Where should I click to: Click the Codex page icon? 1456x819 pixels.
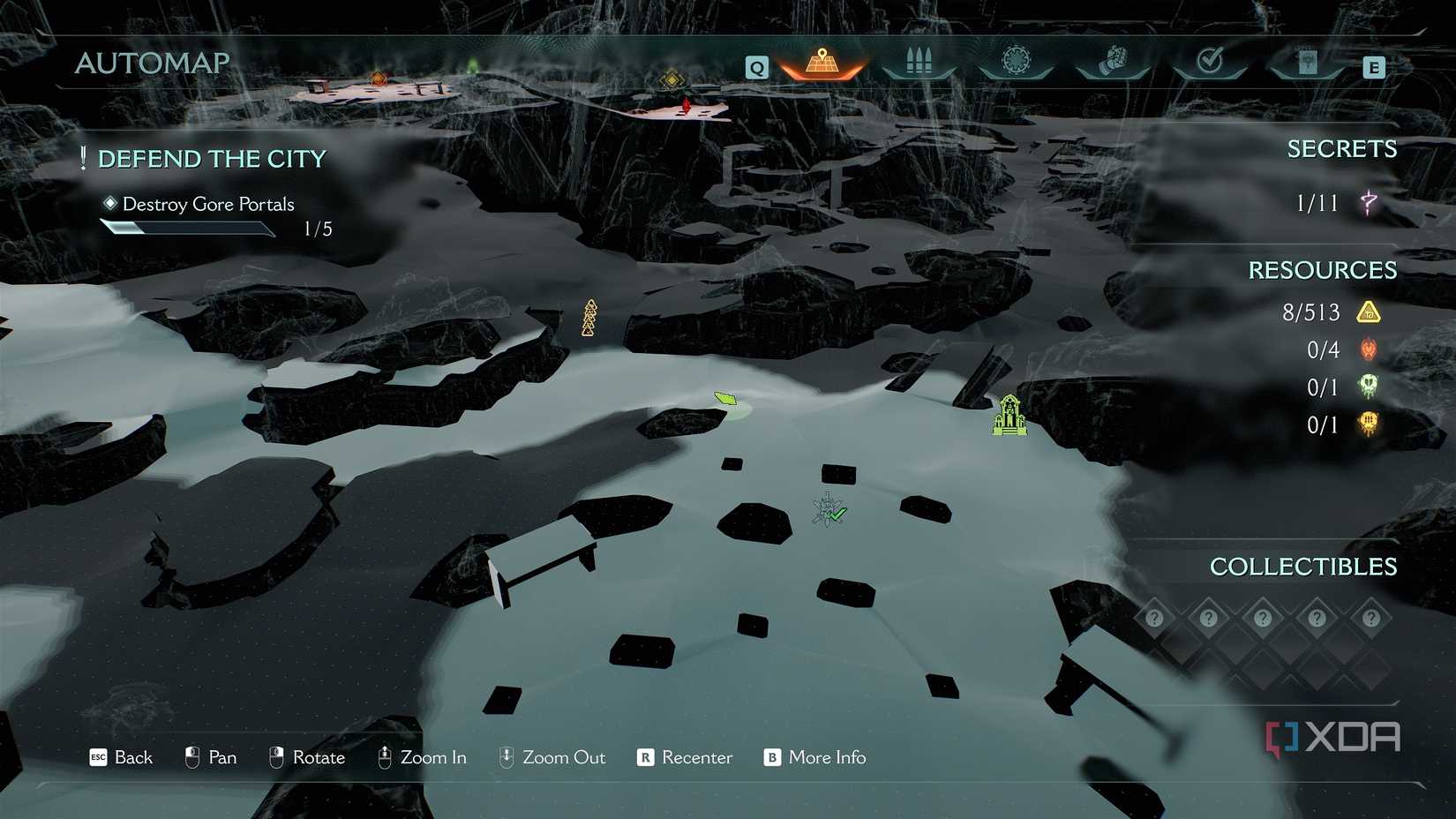1307,60
